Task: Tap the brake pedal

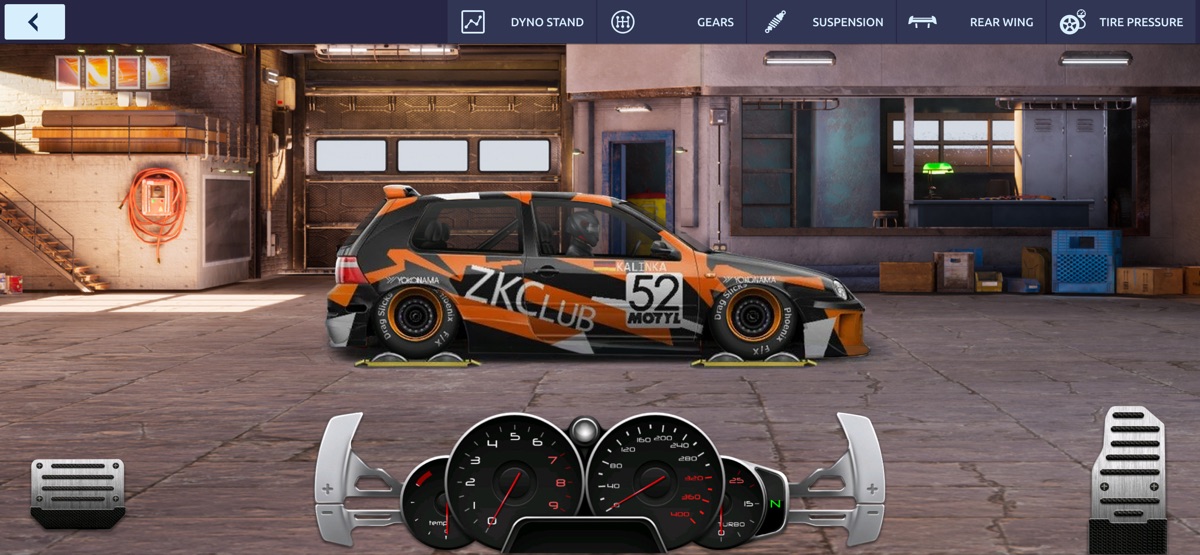Action: click(x=78, y=491)
